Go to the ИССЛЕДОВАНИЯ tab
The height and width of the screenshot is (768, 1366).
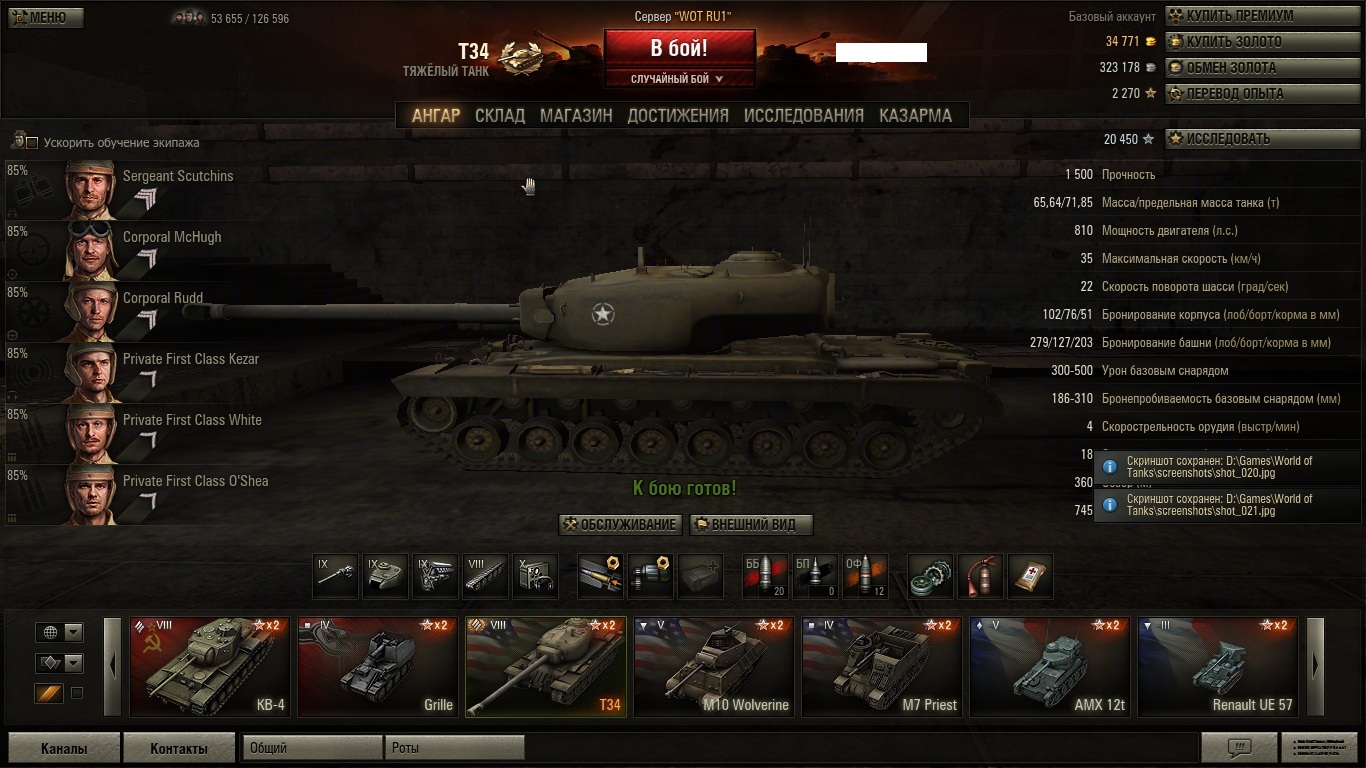pyautogui.click(x=803, y=115)
